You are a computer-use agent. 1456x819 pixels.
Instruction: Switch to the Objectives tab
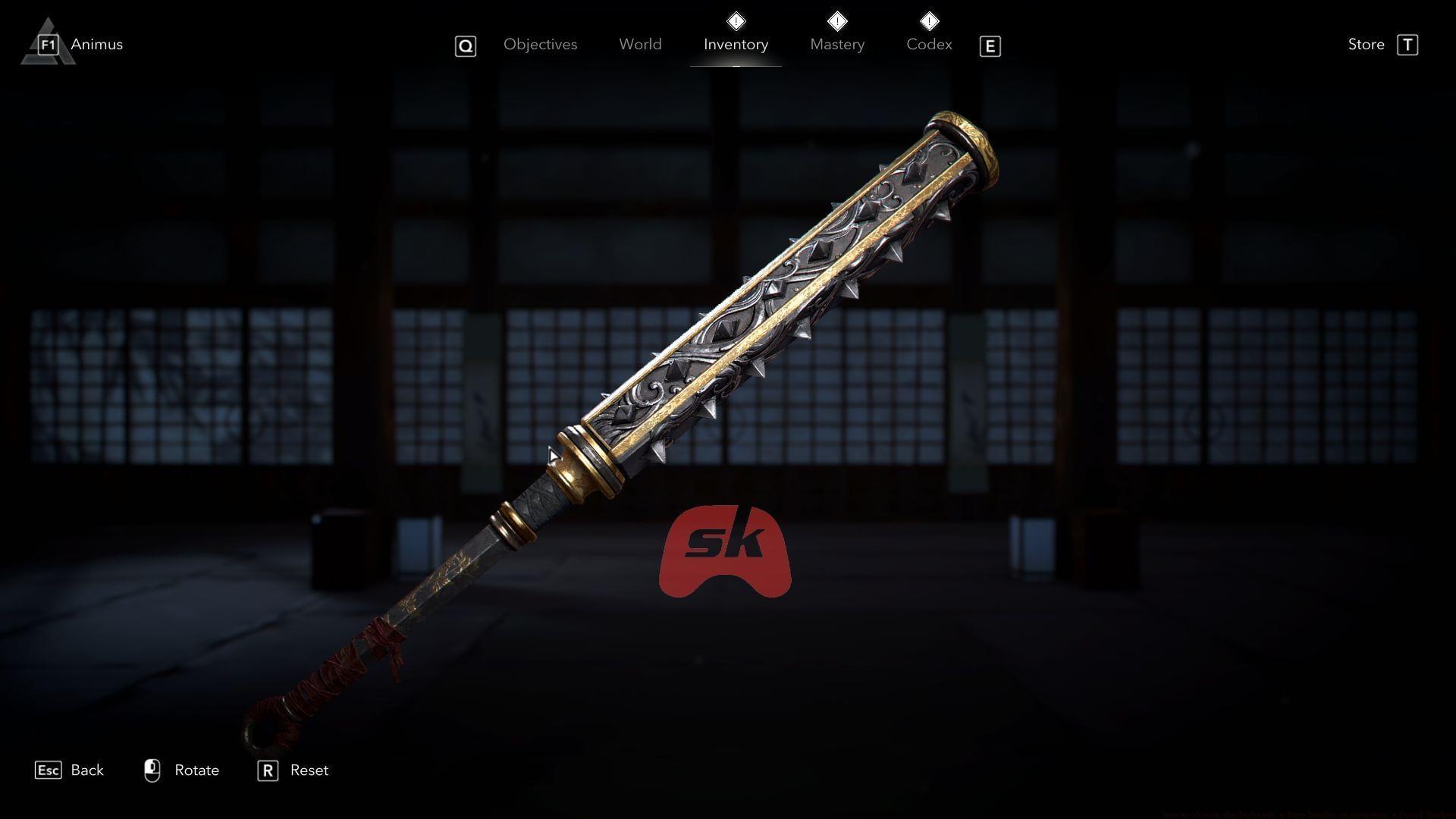(x=540, y=45)
